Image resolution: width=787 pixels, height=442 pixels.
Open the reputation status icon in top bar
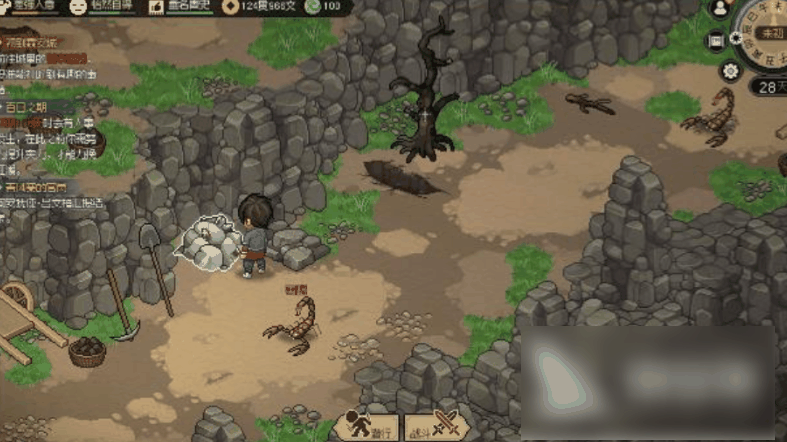[x=158, y=6]
